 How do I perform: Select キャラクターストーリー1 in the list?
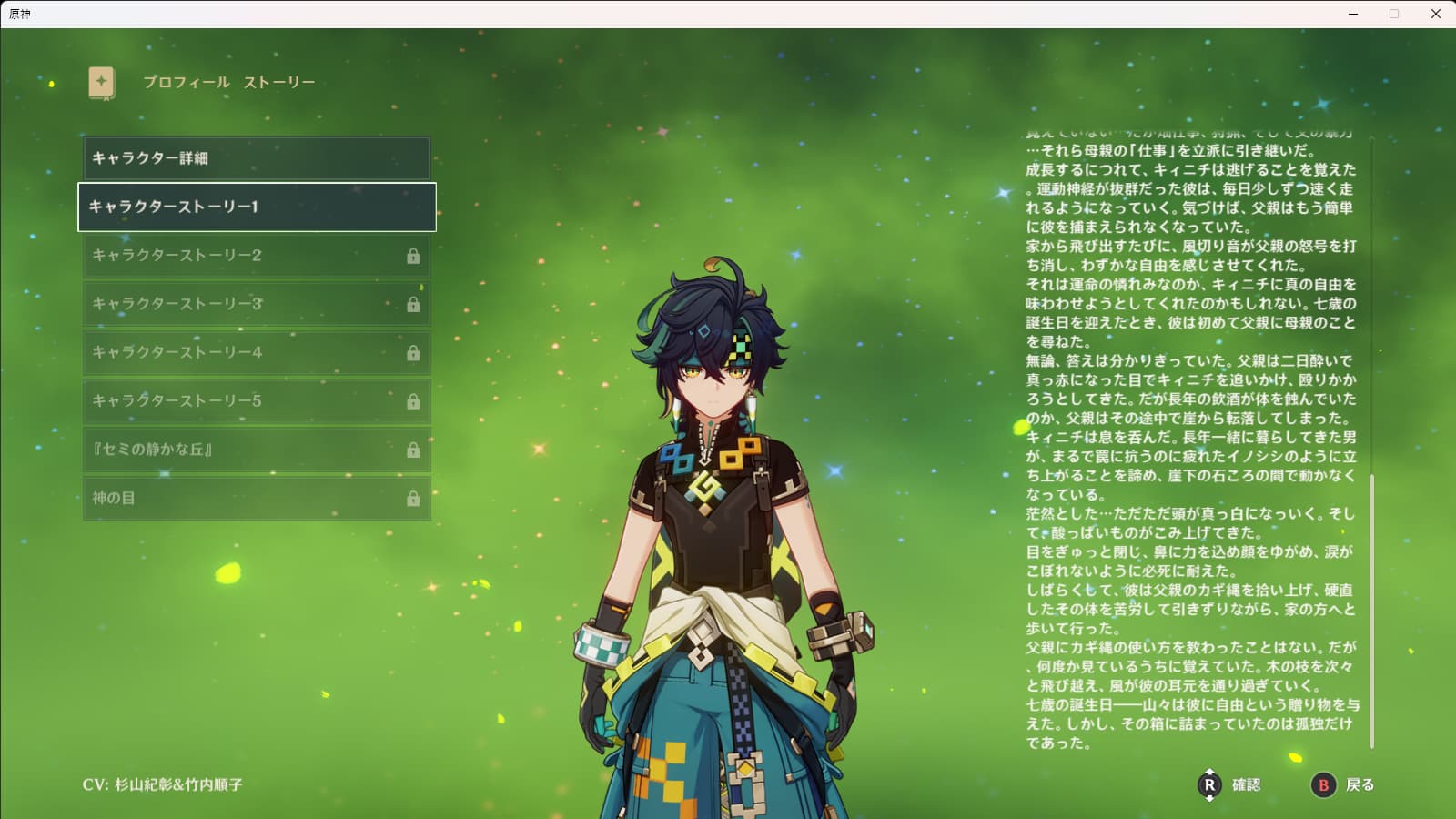point(256,207)
